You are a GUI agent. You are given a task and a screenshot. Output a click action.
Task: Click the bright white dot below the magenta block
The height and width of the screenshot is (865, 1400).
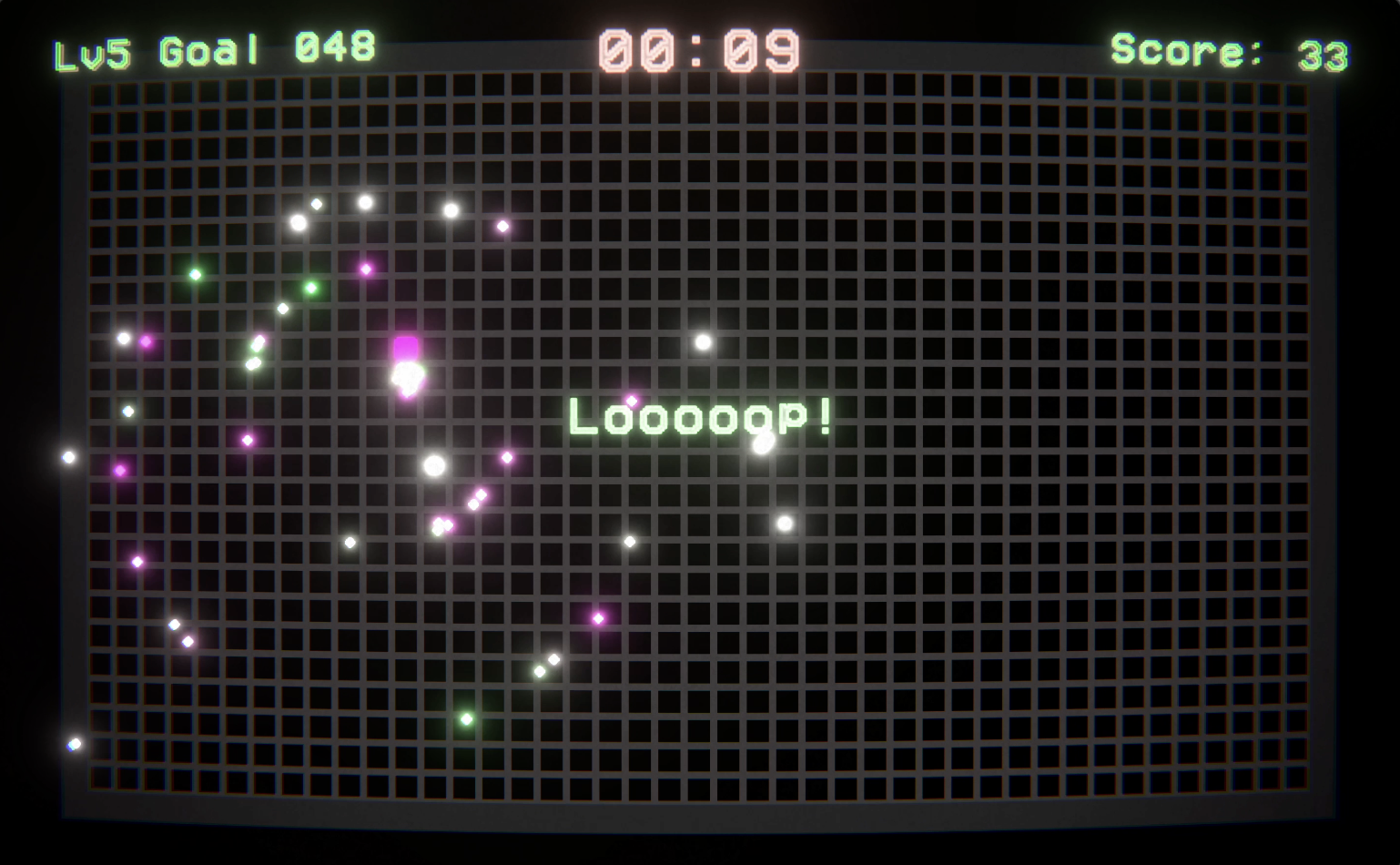[x=408, y=376]
